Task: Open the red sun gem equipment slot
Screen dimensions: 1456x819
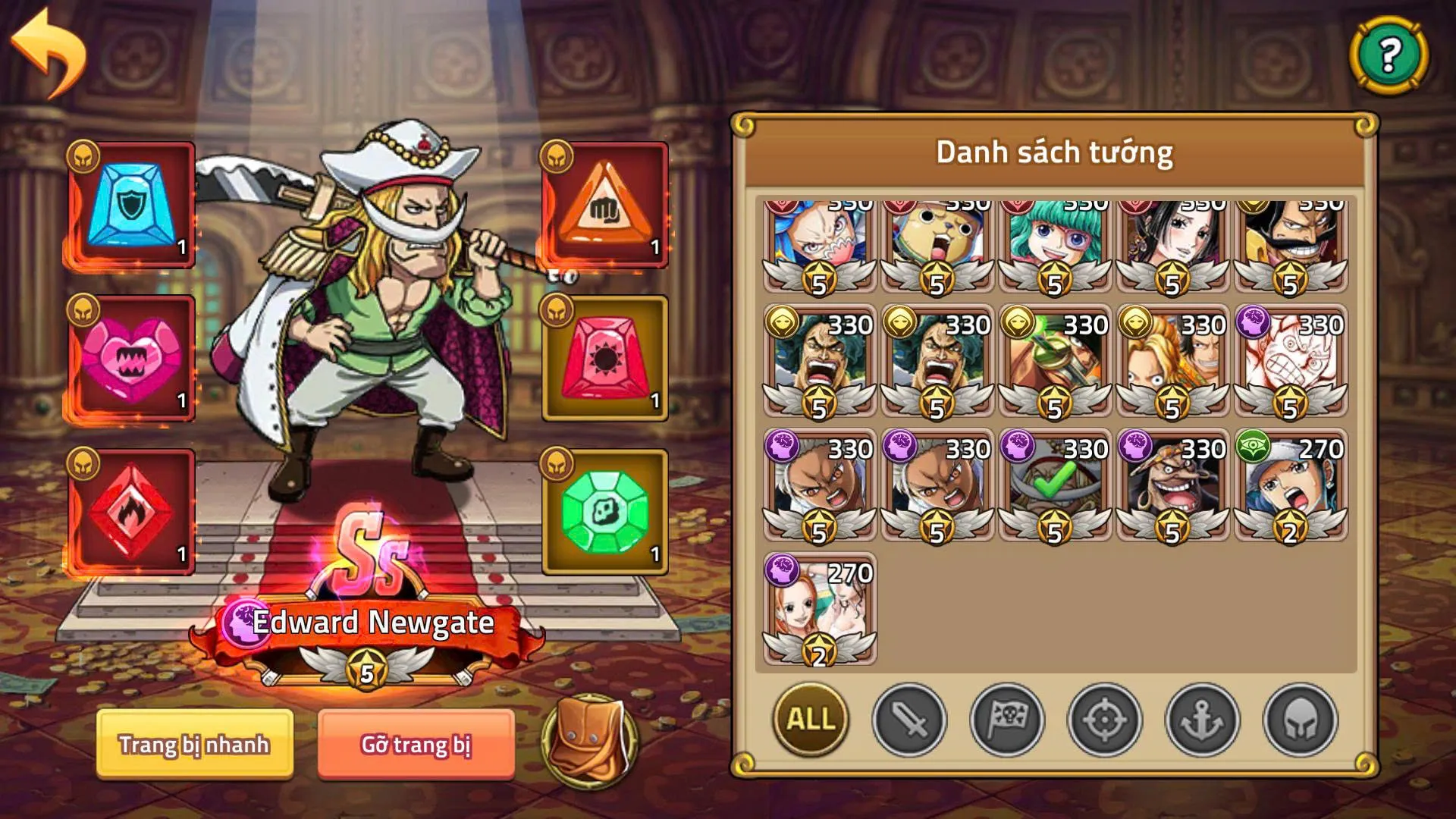Action: pyautogui.click(x=603, y=356)
